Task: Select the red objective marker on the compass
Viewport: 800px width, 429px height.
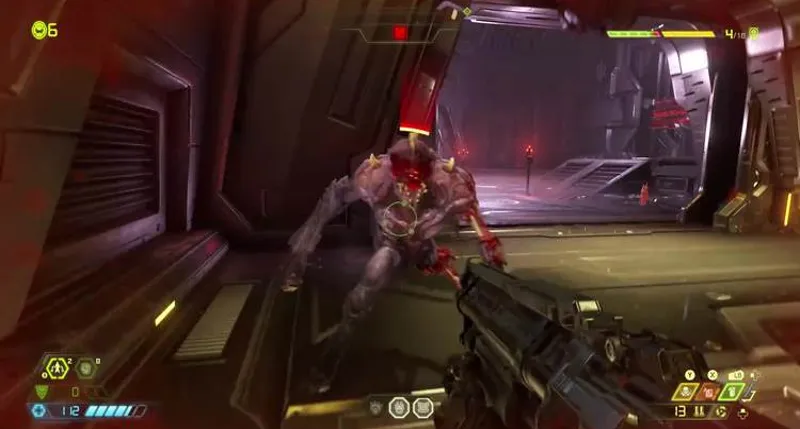Action: [x=400, y=32]
